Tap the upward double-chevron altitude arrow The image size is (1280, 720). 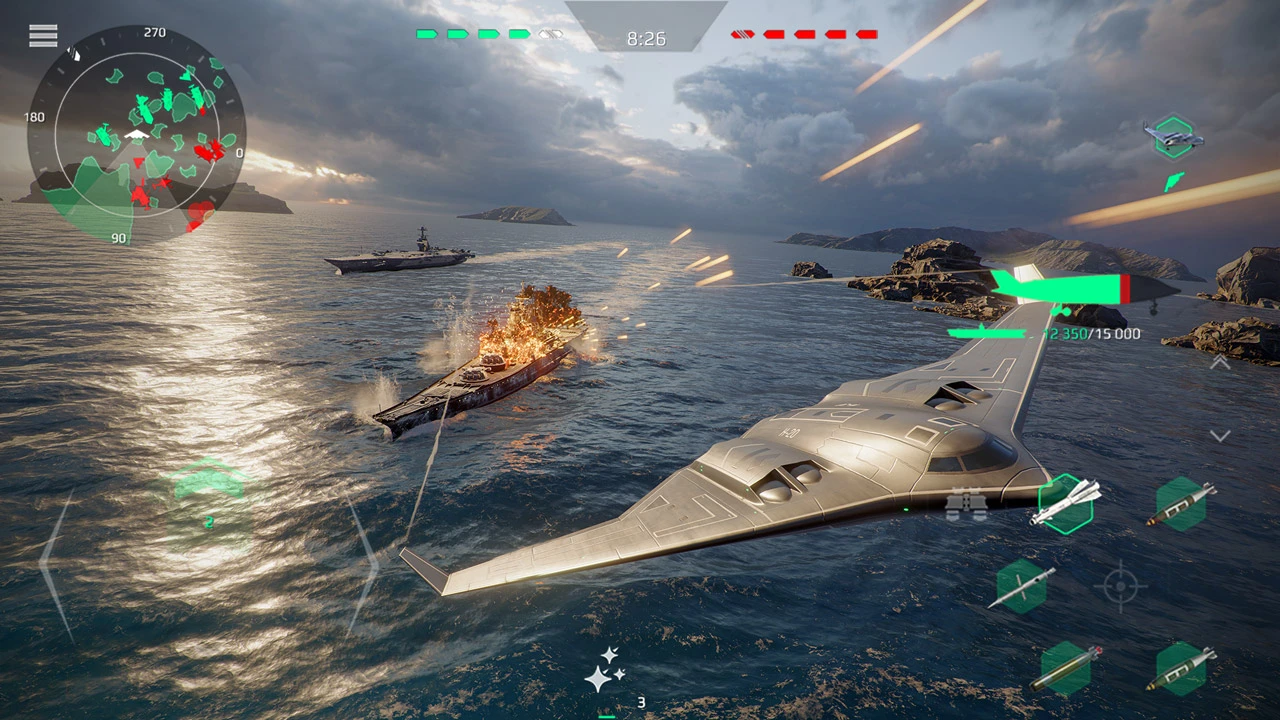[x=1220, y=363]
